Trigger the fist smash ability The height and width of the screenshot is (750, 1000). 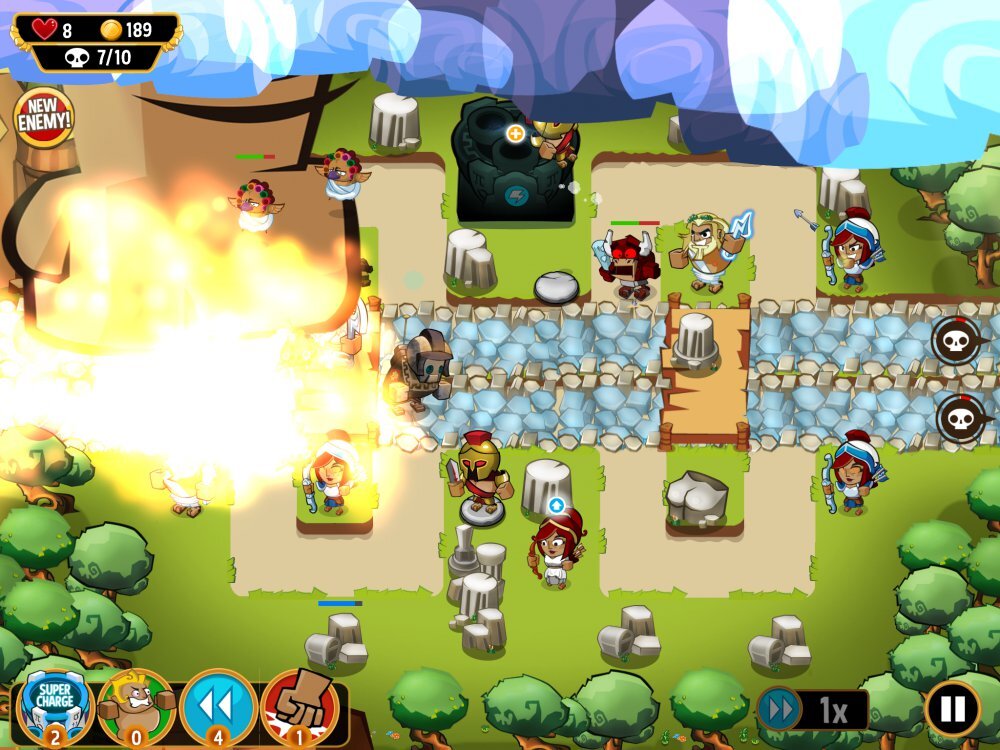click(299, 706)
